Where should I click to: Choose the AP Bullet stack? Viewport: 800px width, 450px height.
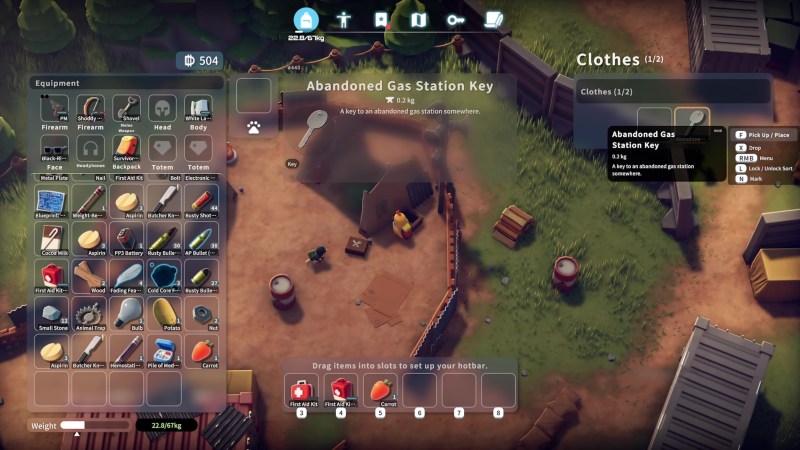pyautogui.click(x=200, y=238)
